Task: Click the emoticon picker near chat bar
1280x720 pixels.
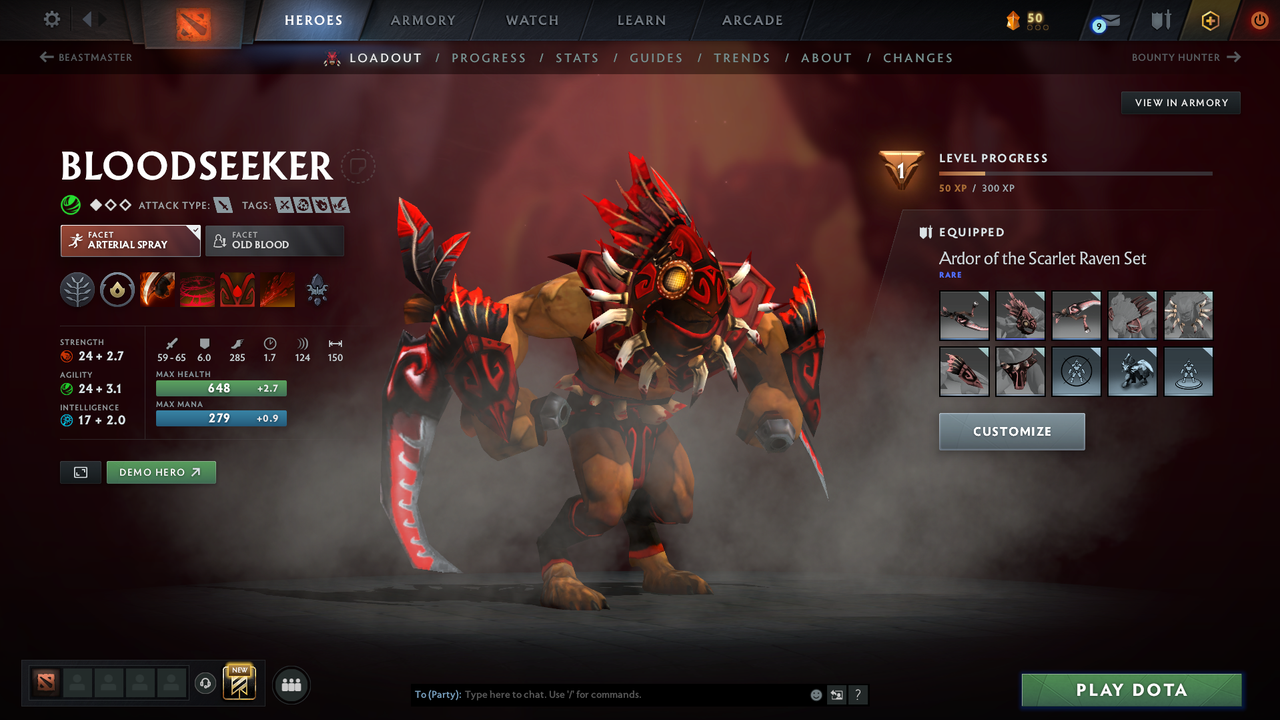Action: [816, 694]
